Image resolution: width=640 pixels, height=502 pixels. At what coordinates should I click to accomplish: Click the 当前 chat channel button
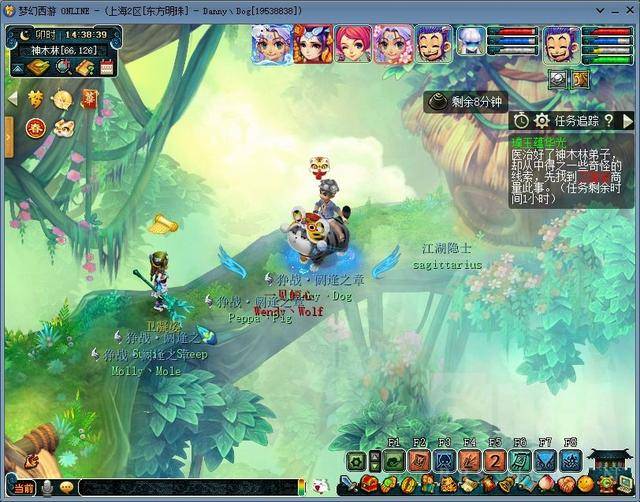pyautogui.click(x=24, y=488)
